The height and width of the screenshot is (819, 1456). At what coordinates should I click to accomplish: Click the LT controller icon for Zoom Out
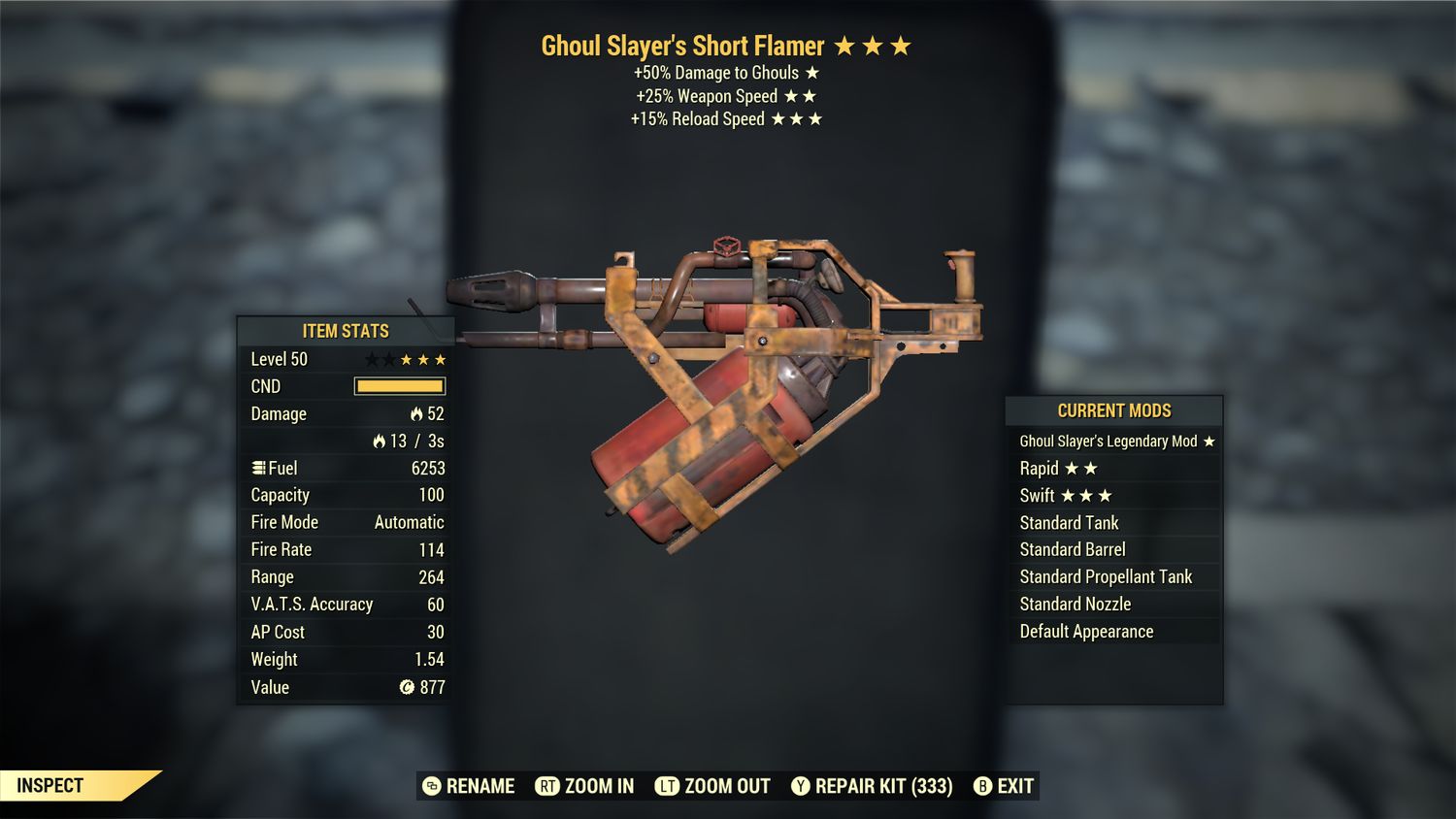pos(669,786)
